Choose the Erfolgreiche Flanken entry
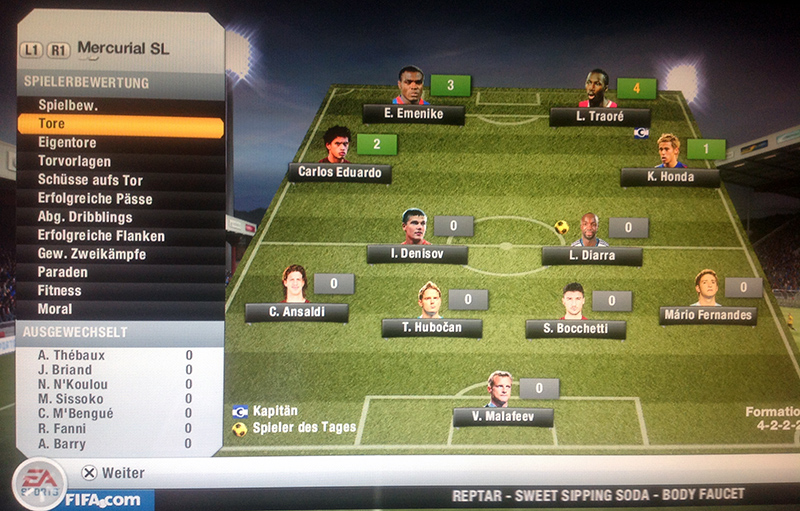 tap(119, 236)
